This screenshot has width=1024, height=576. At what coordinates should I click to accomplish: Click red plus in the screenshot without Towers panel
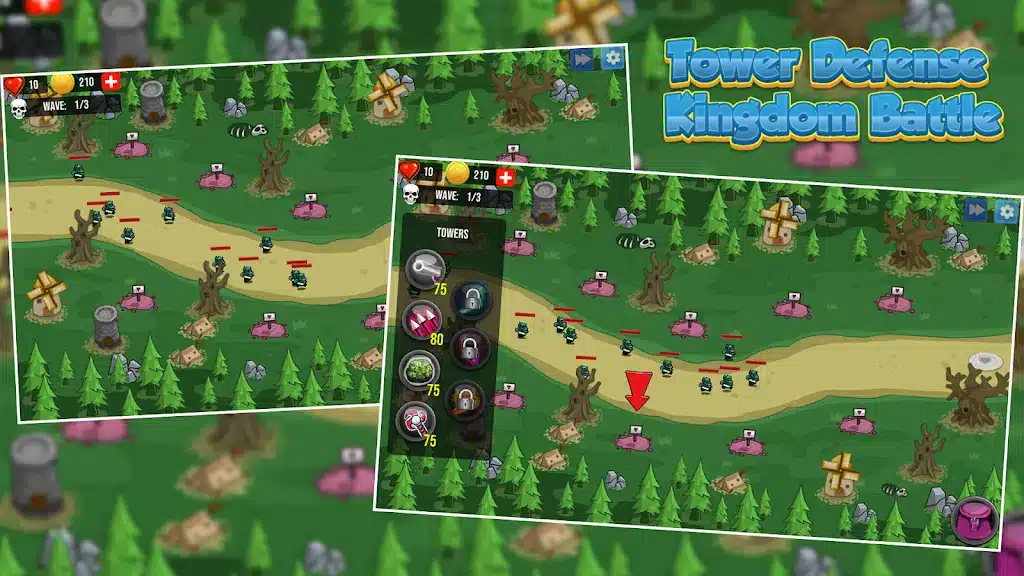pos(111,81)
